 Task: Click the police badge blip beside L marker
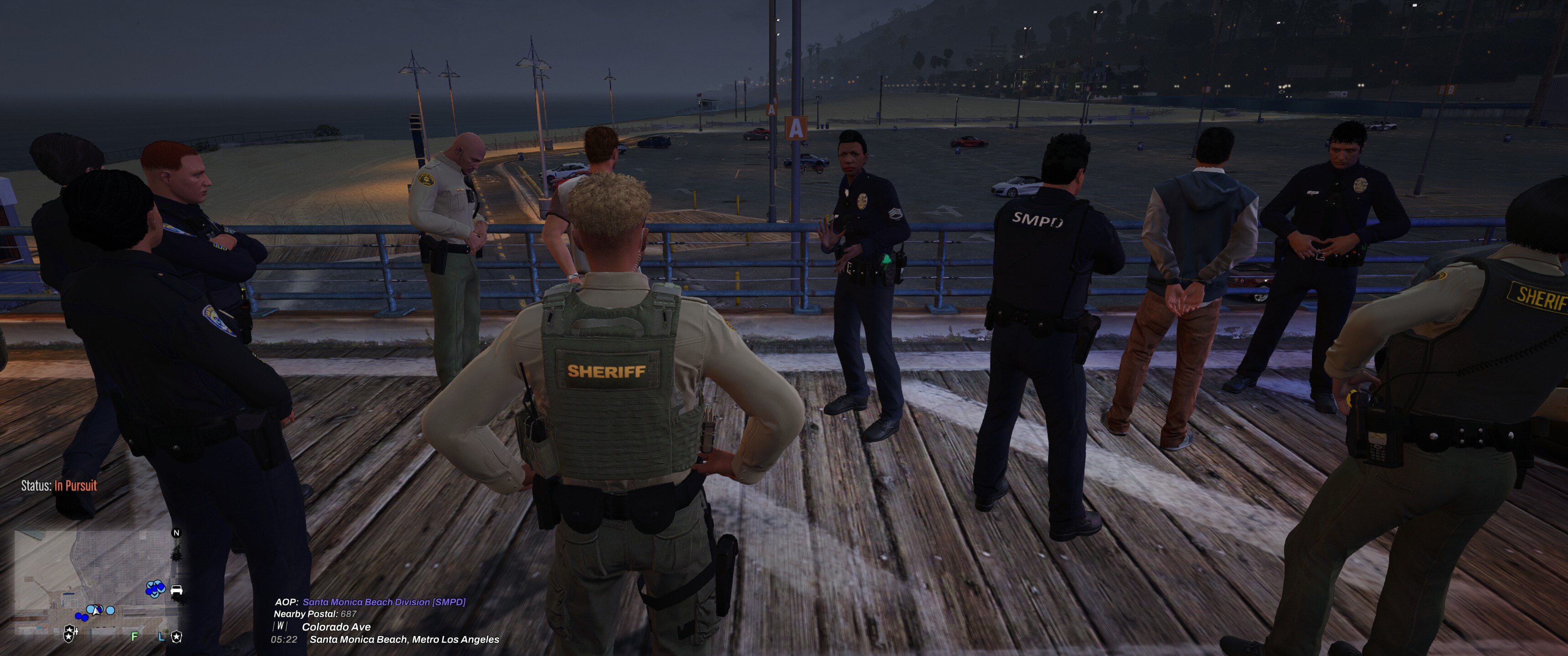[x=176, y=636]
